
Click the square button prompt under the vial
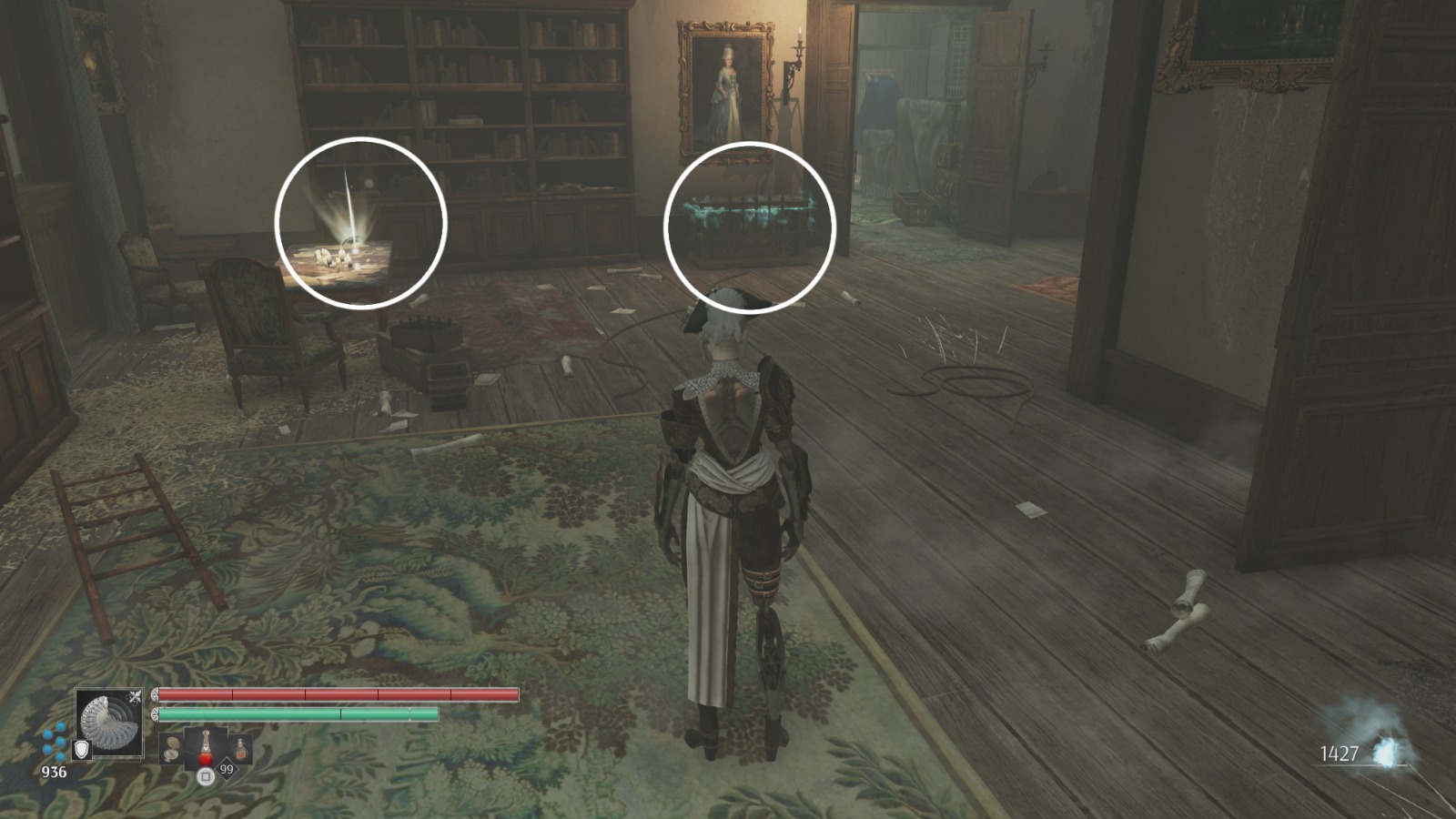[x=206, y=776]
